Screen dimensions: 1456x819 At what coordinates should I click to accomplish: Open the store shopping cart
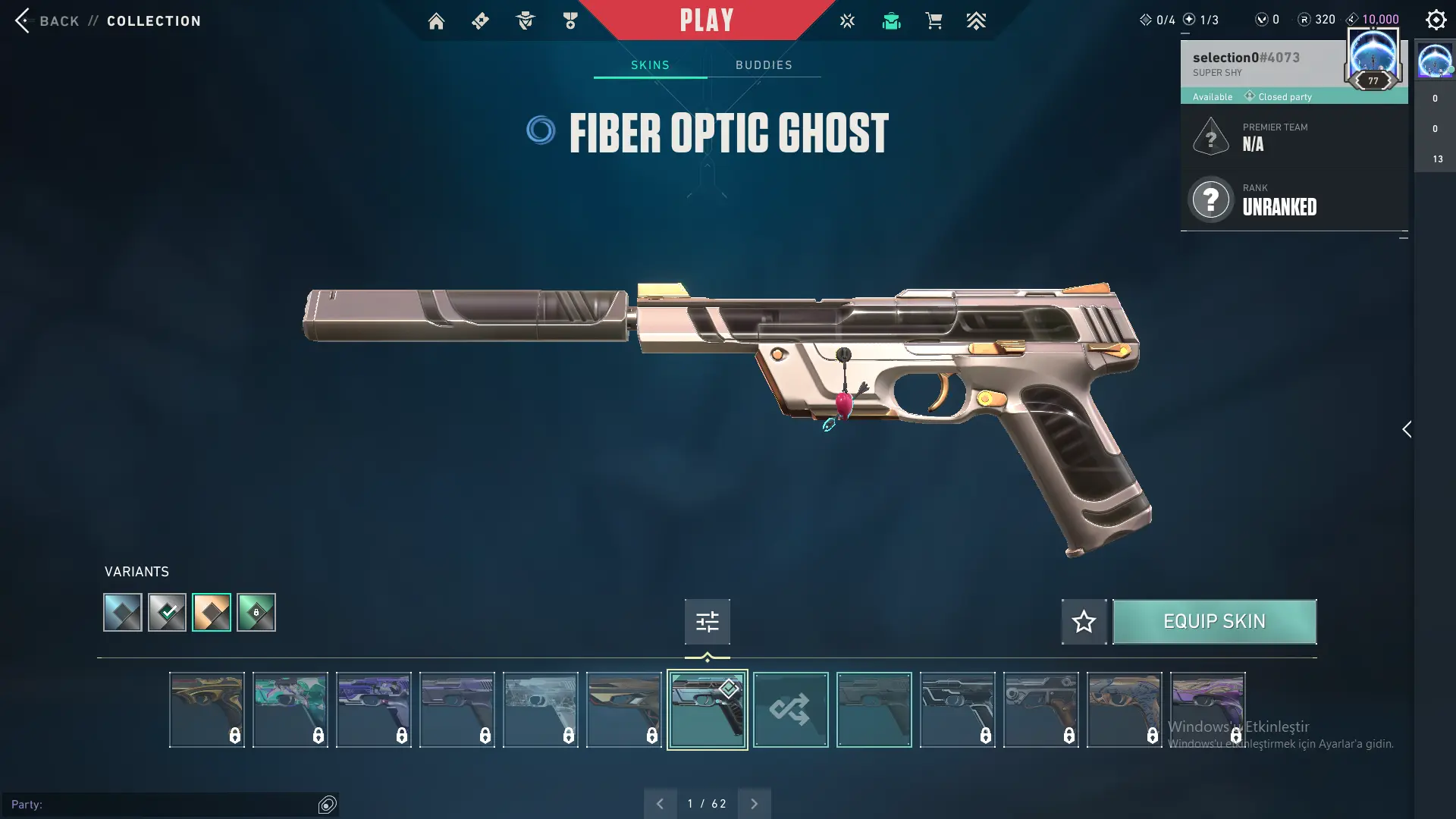point(934,21)
